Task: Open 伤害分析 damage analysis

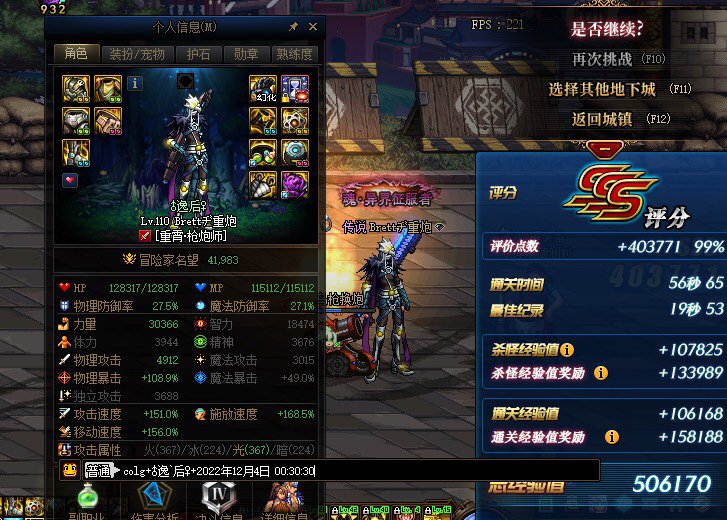Action: (x=151, y=500)
